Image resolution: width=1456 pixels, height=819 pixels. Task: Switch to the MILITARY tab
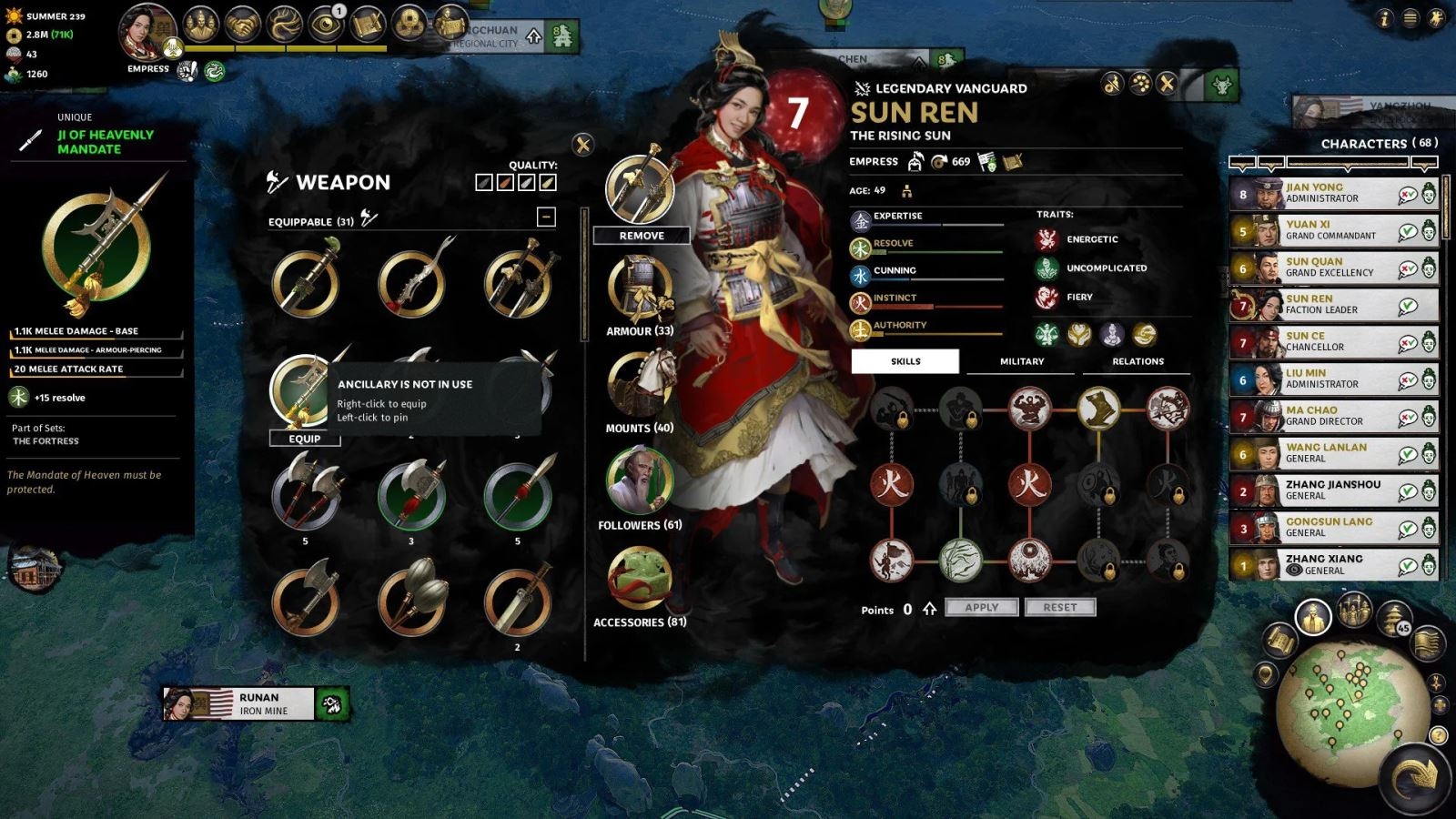click(x=1020, y=361)
